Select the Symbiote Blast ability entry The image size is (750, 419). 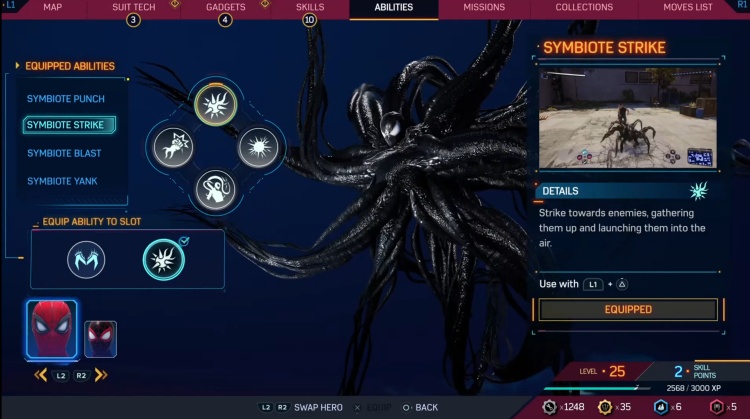tap(64, 154)
